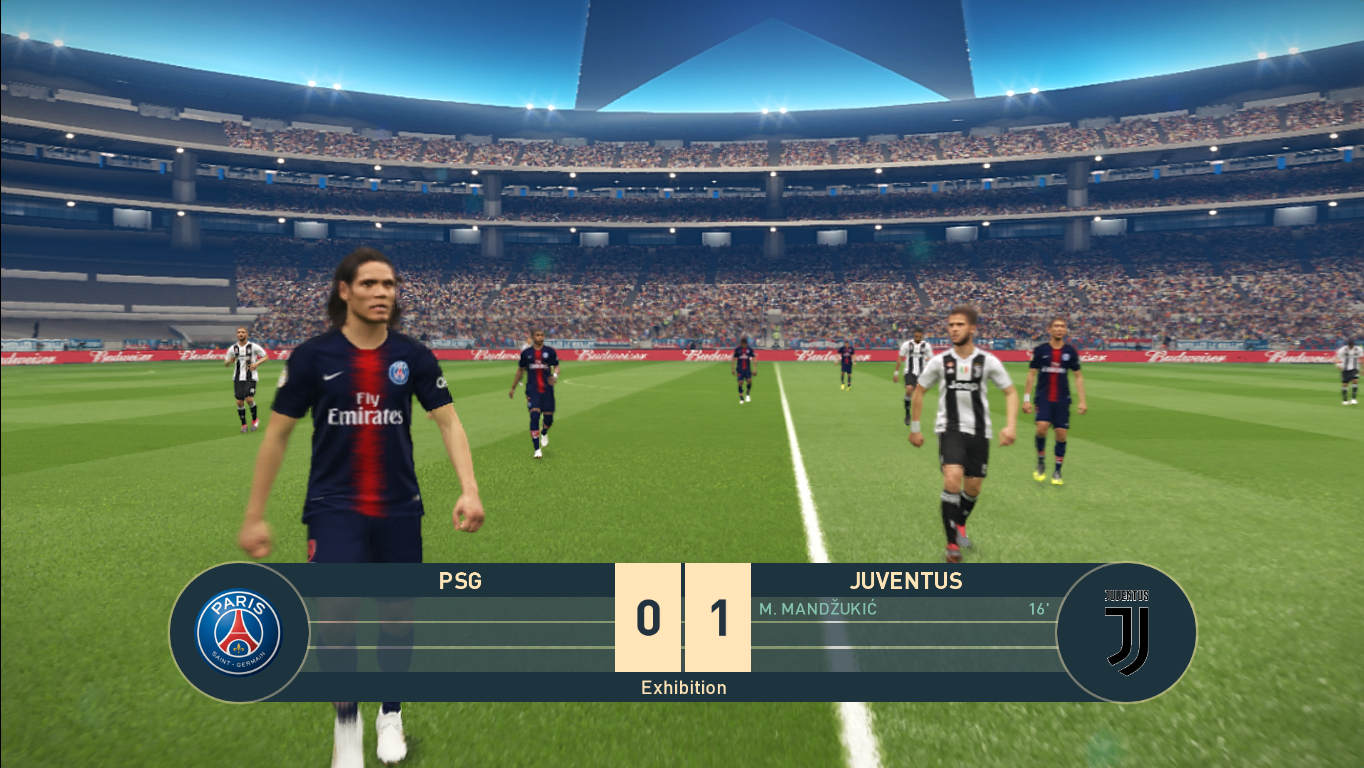Select the PSG score digit showing 0

click(x=647, y=620)
